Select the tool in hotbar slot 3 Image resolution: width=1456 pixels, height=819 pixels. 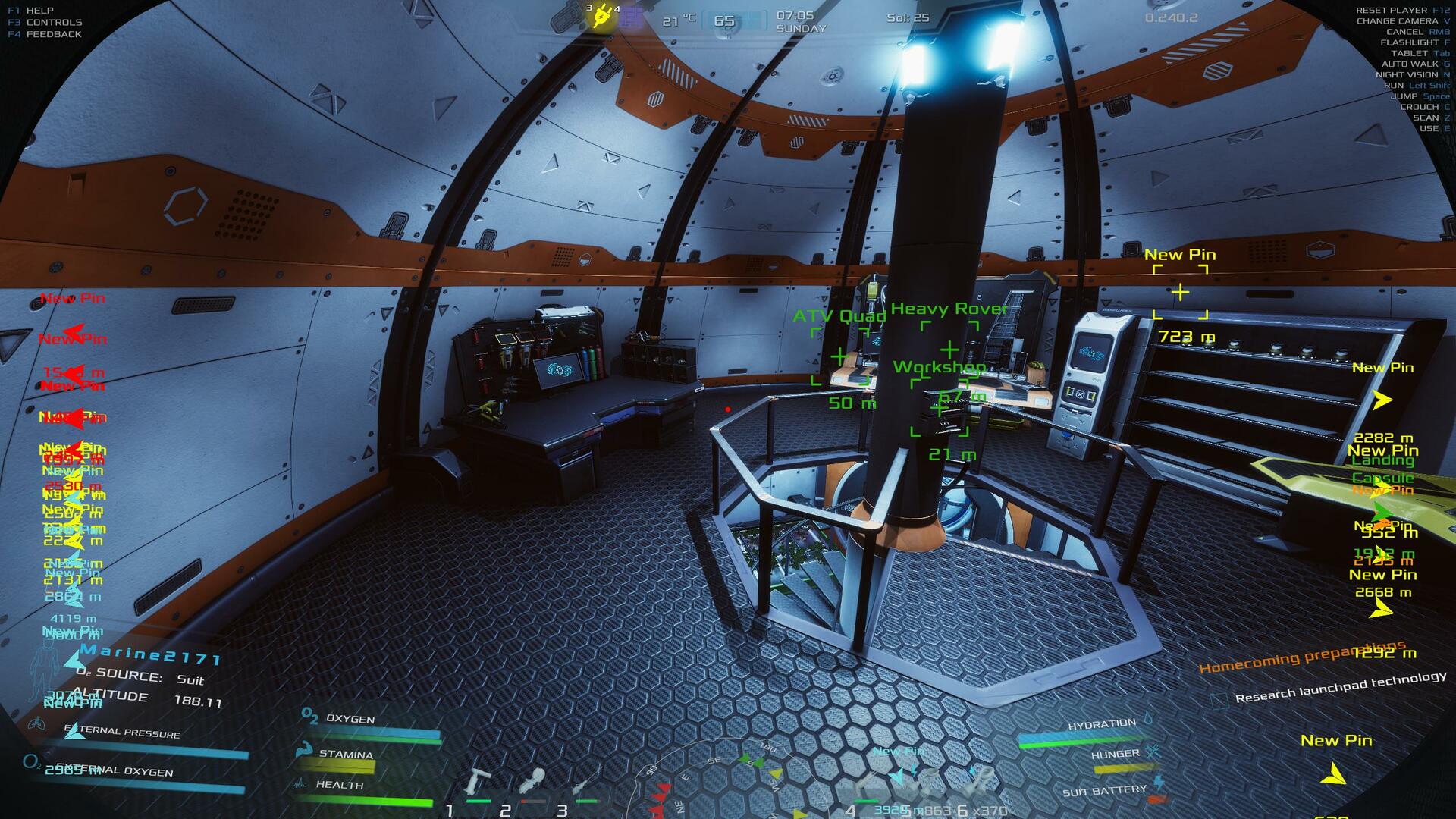click(585, 785)
